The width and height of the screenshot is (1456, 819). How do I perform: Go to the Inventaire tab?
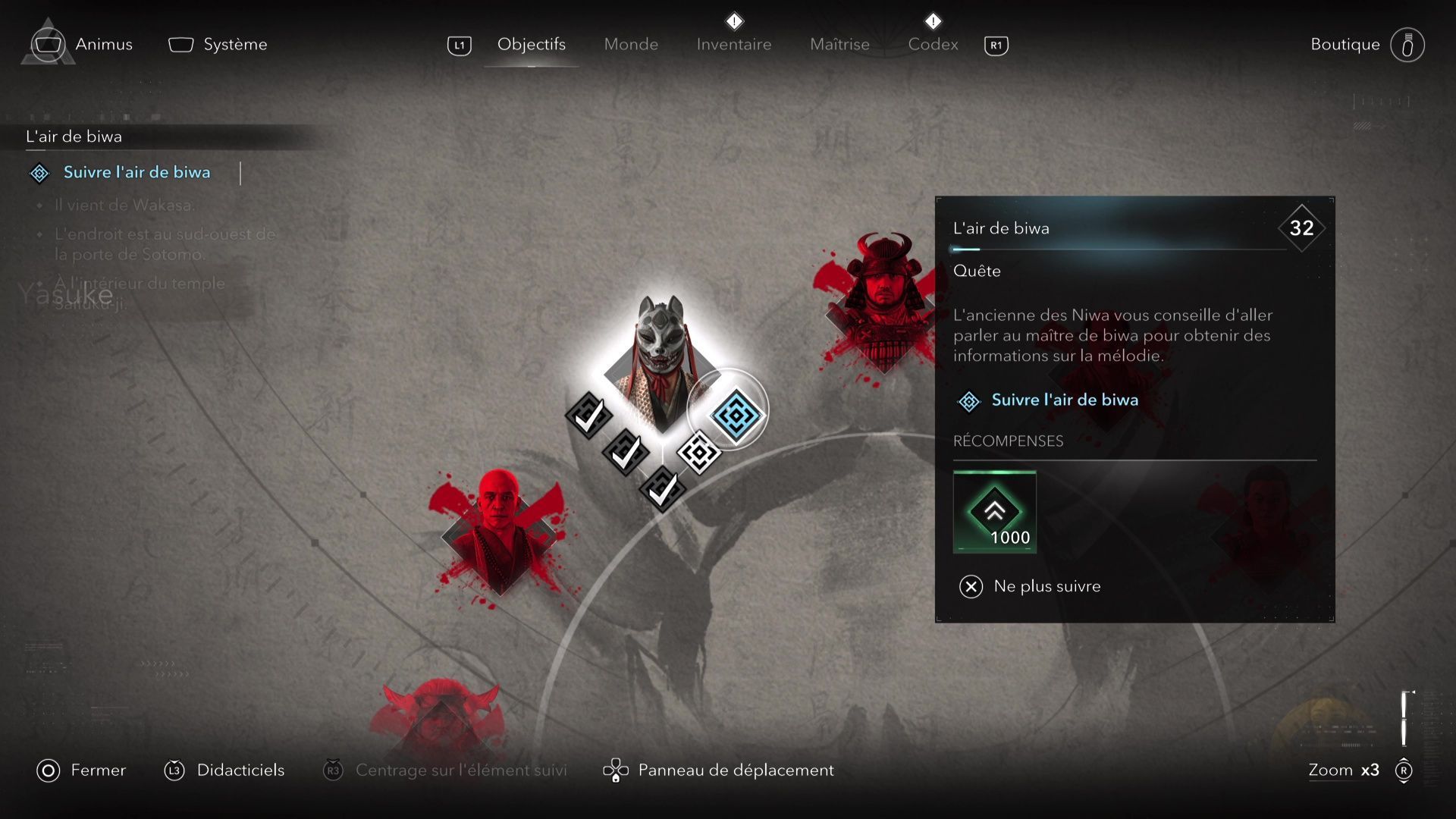point(733,44)
